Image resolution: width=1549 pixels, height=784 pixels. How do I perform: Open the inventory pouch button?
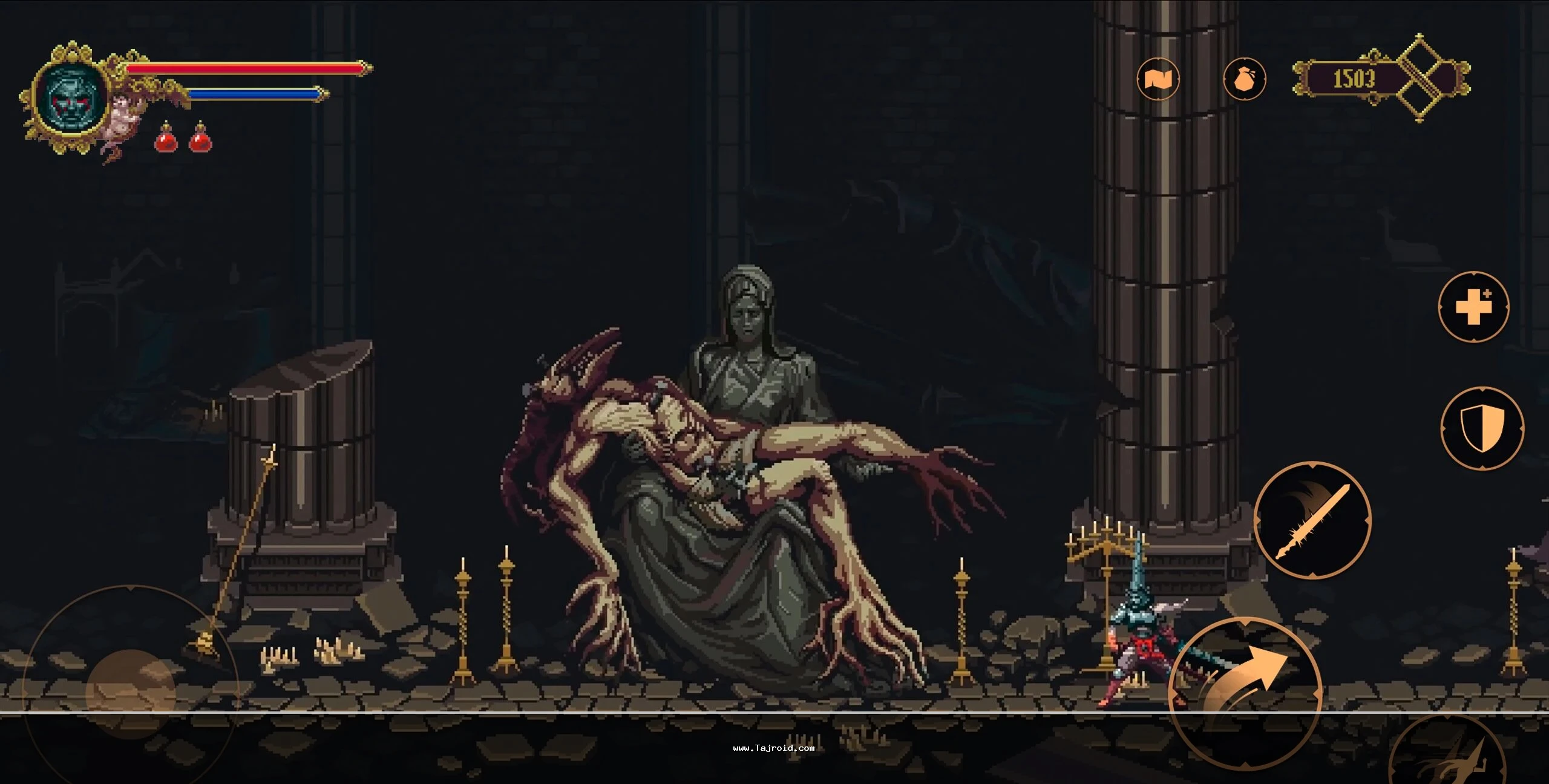pyautogui.click(x=1244, y=79)
